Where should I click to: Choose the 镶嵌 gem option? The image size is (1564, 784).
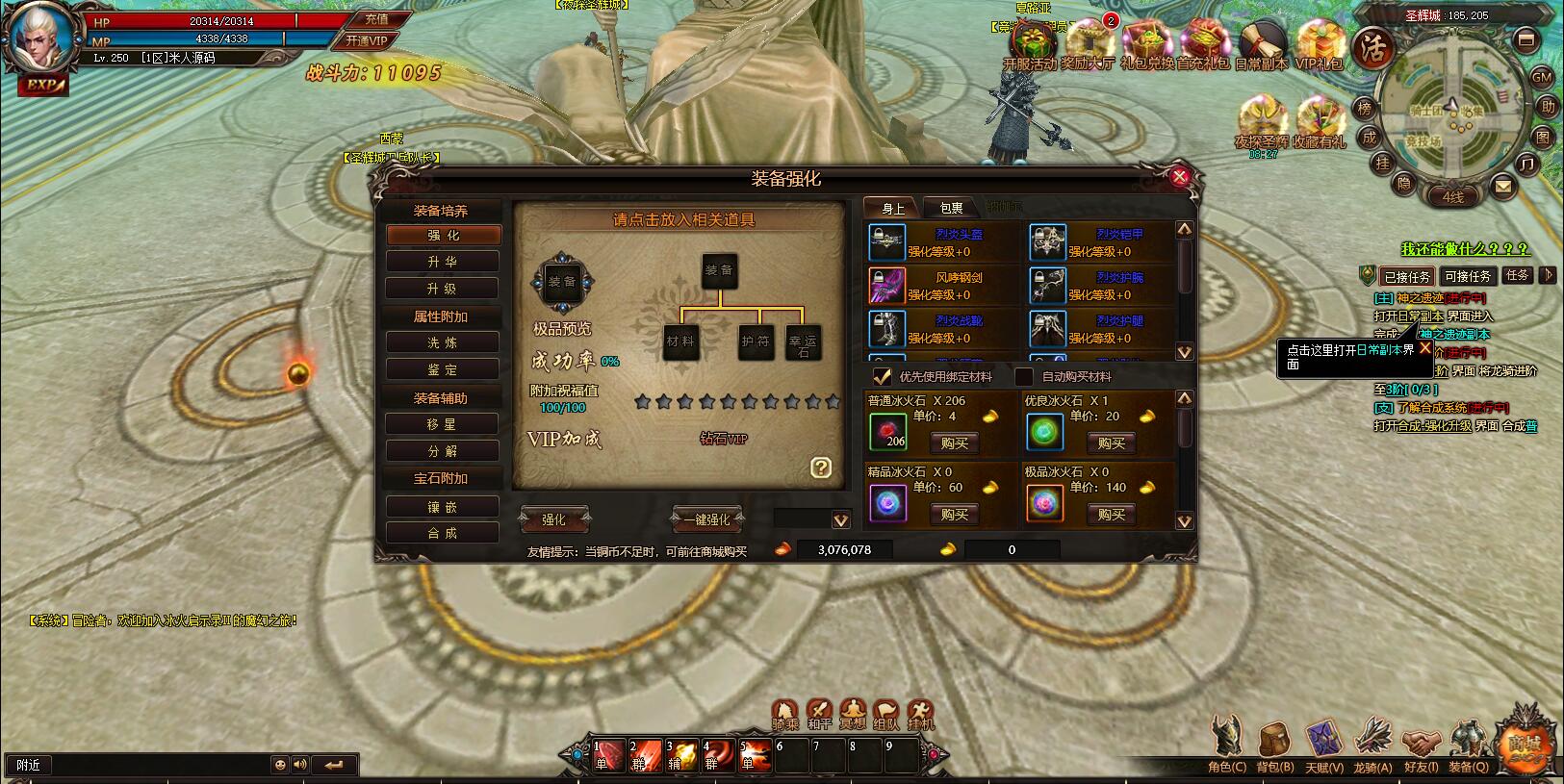pos(443,507)
